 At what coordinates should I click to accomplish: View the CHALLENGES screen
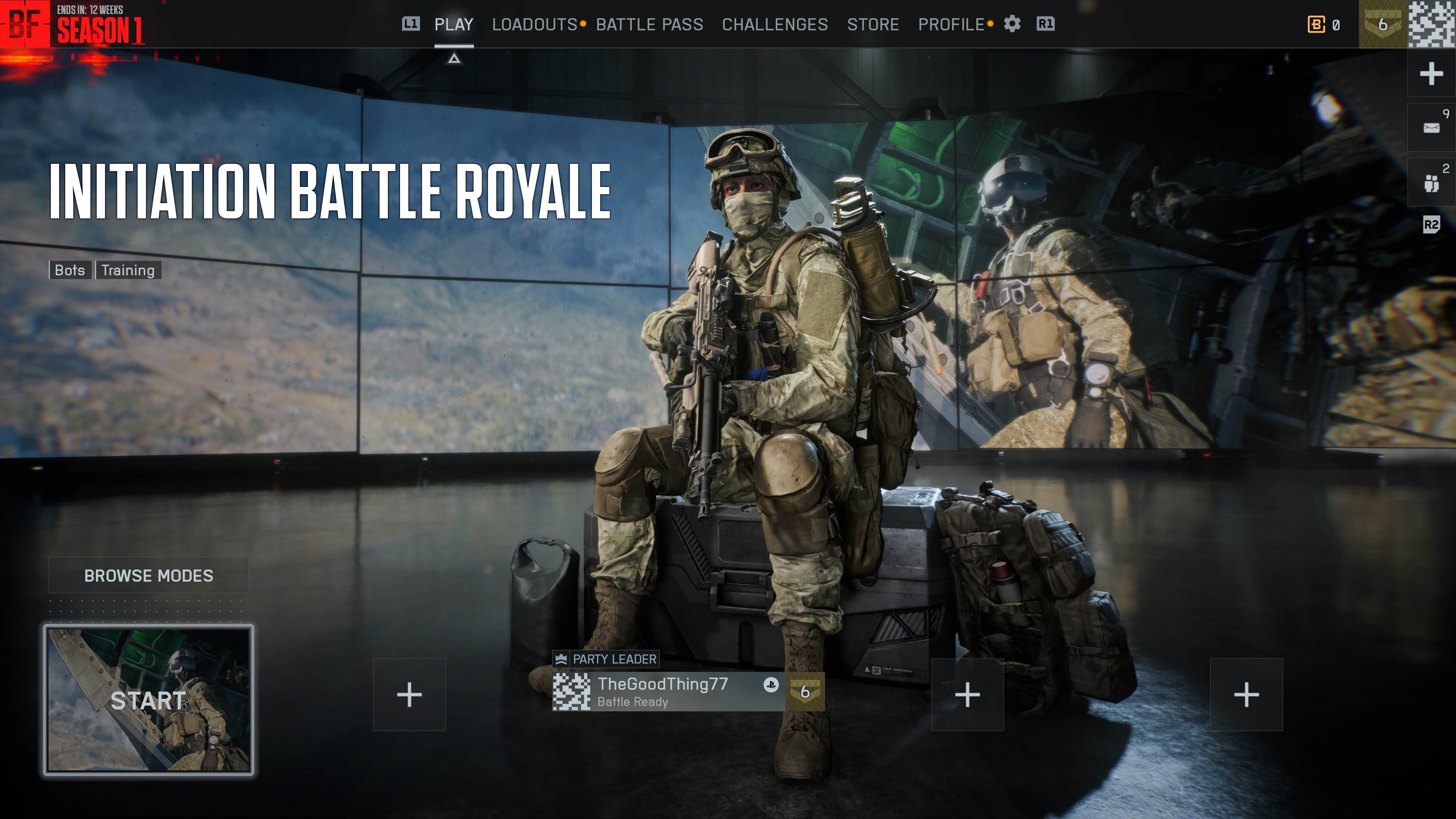point(775,24)
